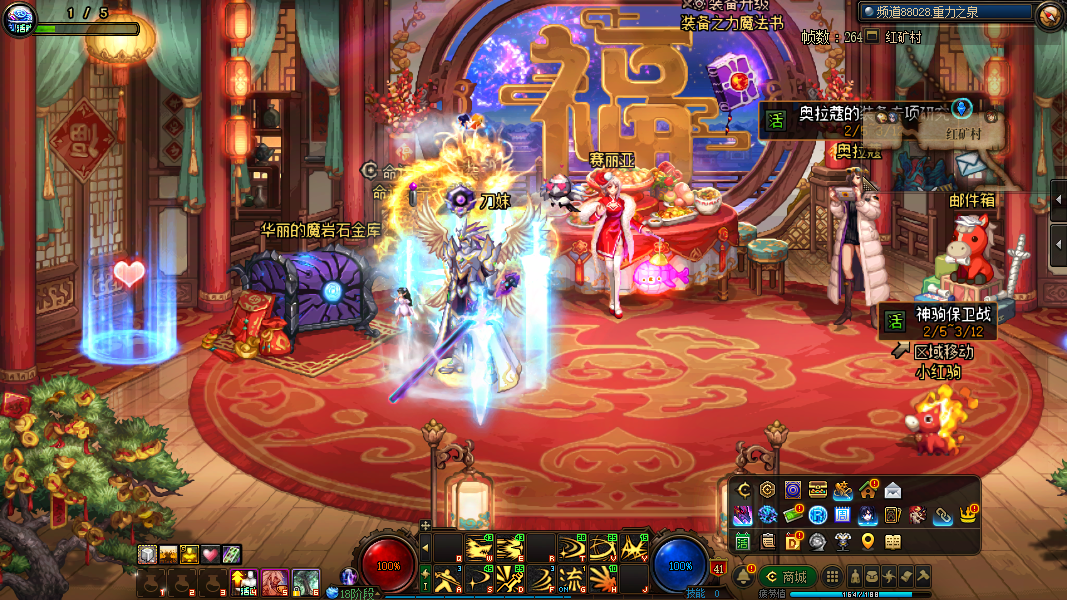Click the notification bell icon
1067x600 pixels.
(743, 577)
